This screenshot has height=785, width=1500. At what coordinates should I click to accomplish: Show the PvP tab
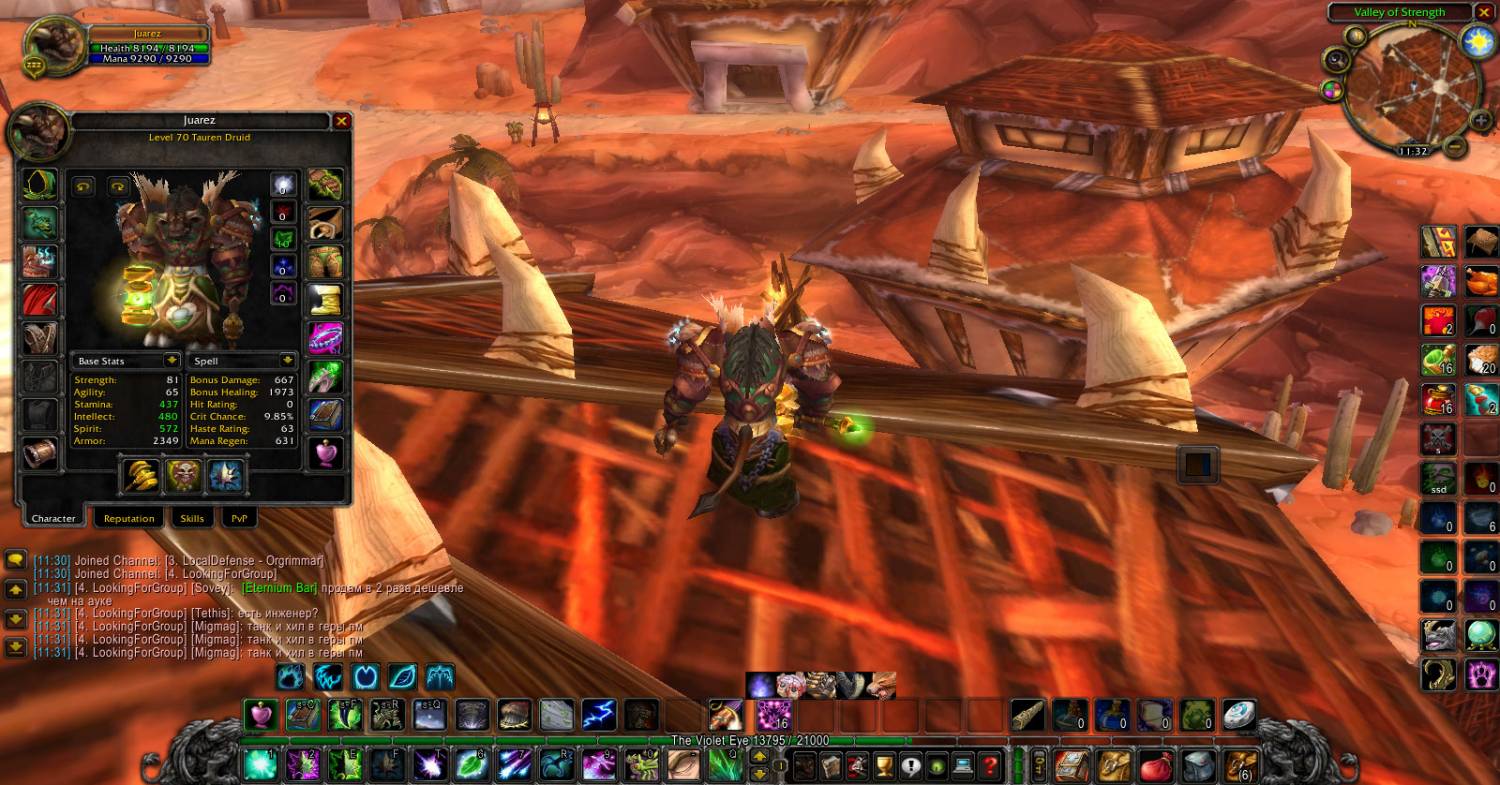coord(239,518)
